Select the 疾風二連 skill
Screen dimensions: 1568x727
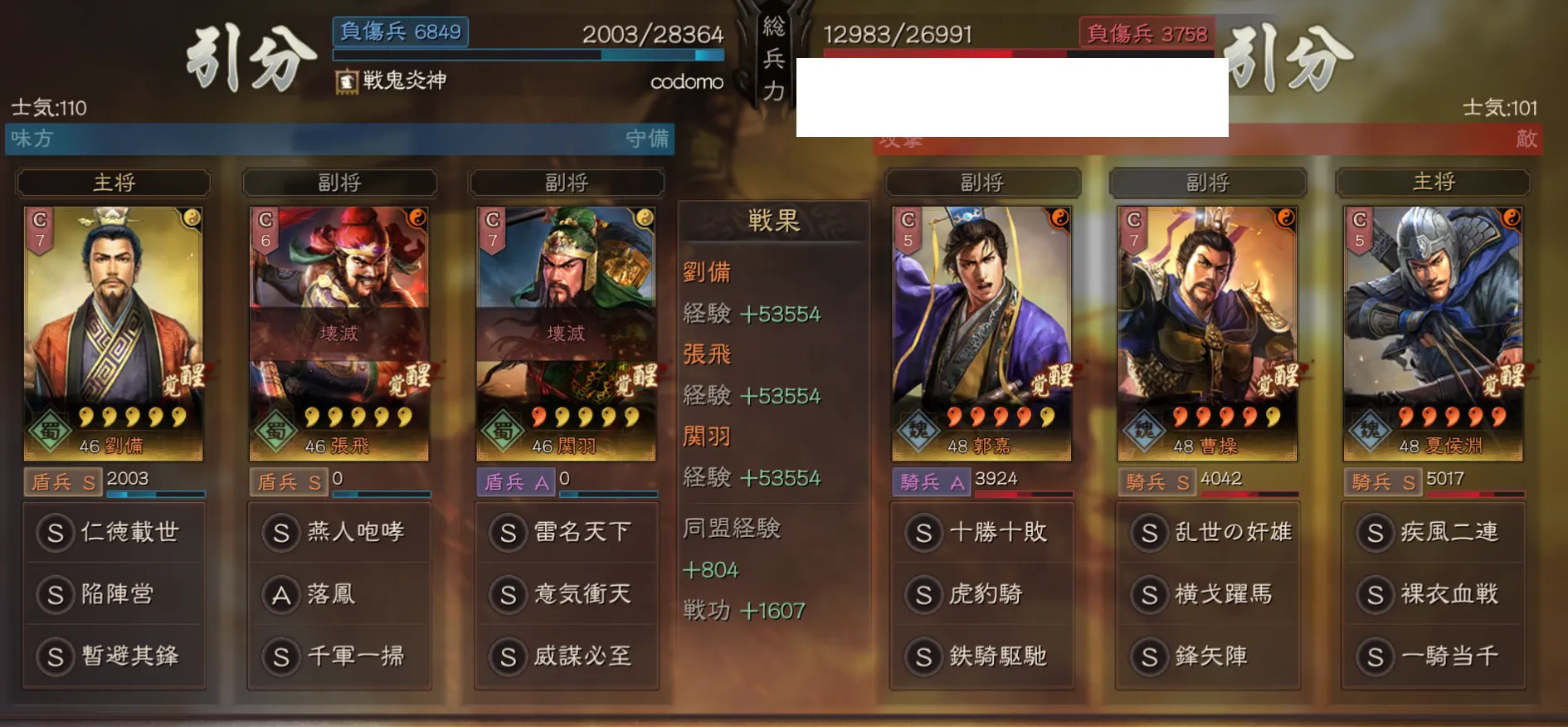pyautogui.click(x=1433, y=532)
